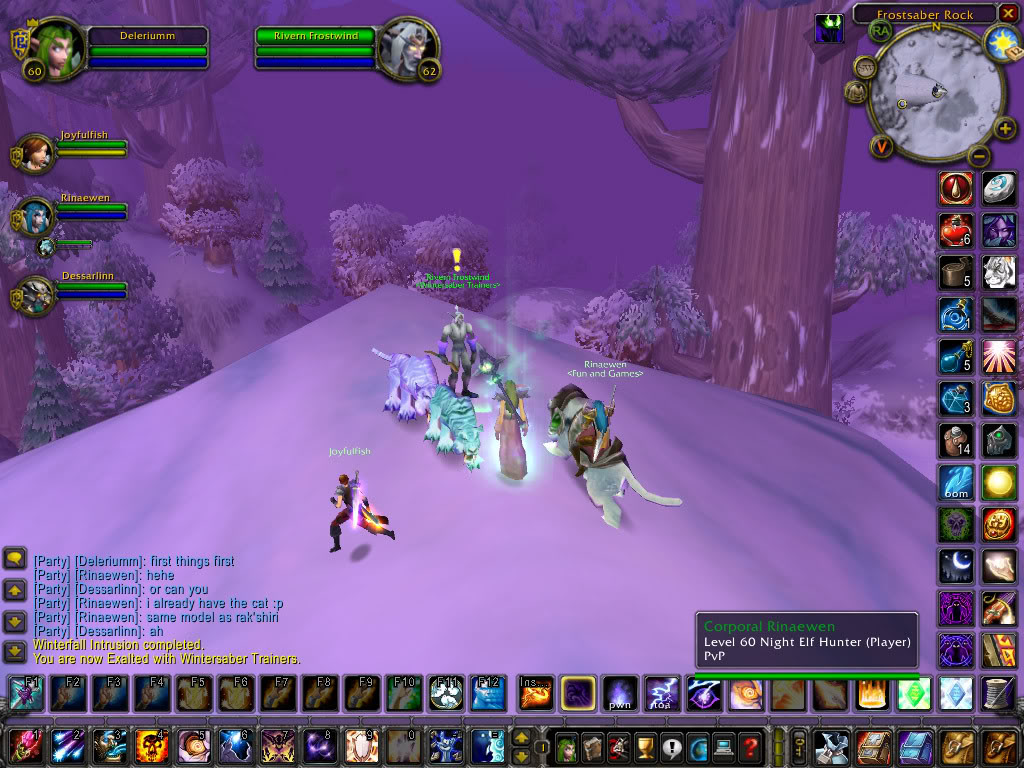
Task: Close the minimap with the X button
Action: (1009, 13)
